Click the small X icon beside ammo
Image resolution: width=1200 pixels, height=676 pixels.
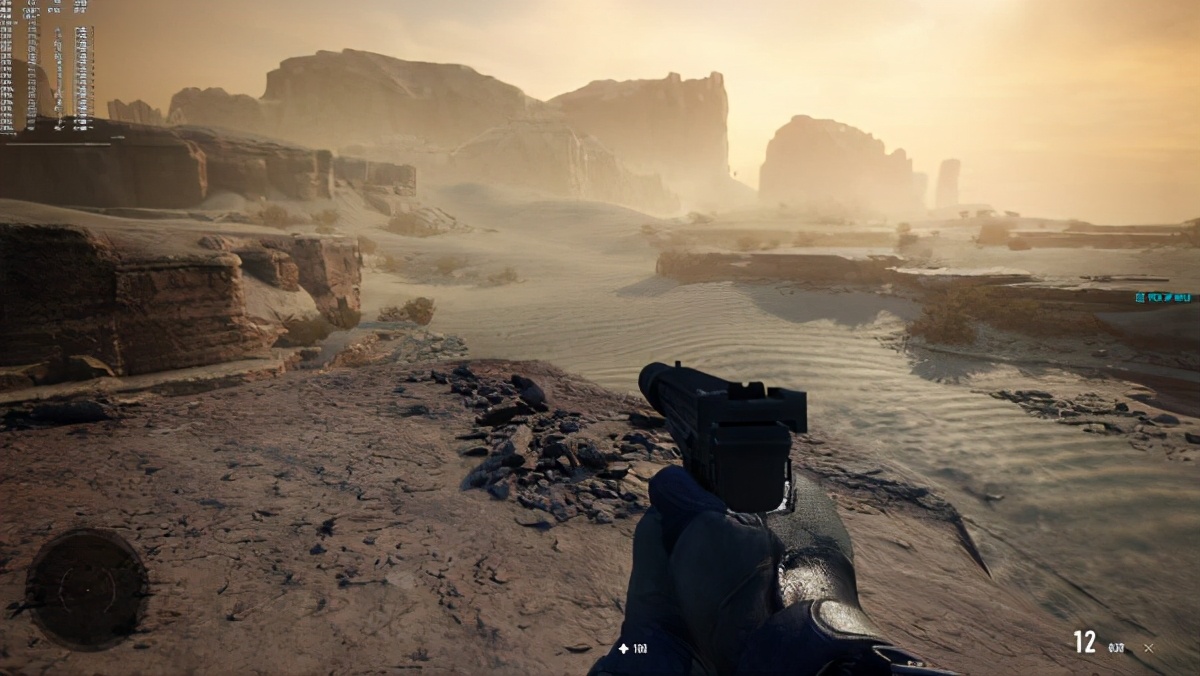[x=1148, y=648]
